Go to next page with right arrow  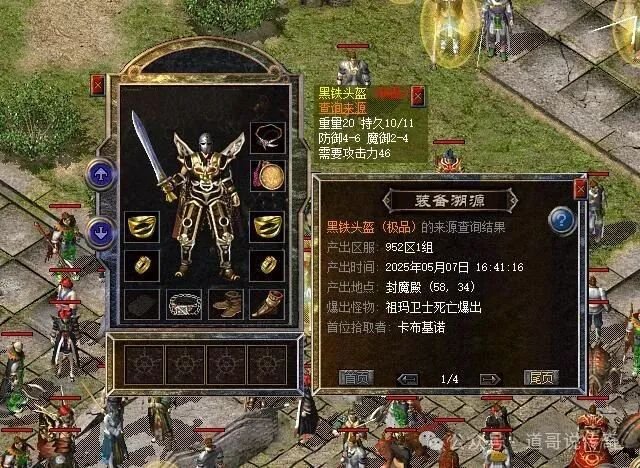[489, 378]
